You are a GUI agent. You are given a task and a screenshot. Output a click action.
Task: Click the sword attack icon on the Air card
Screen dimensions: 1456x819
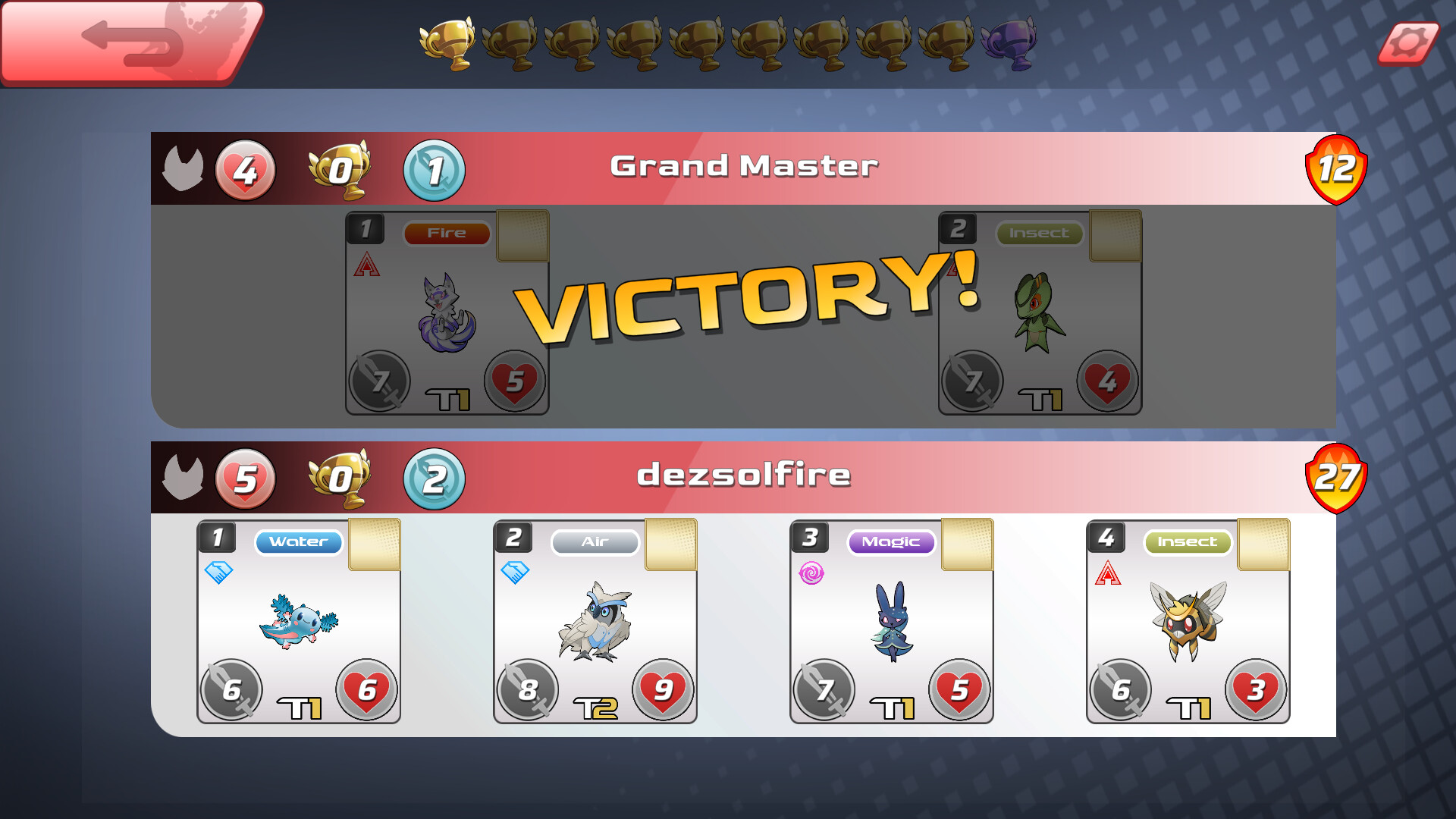528,690
